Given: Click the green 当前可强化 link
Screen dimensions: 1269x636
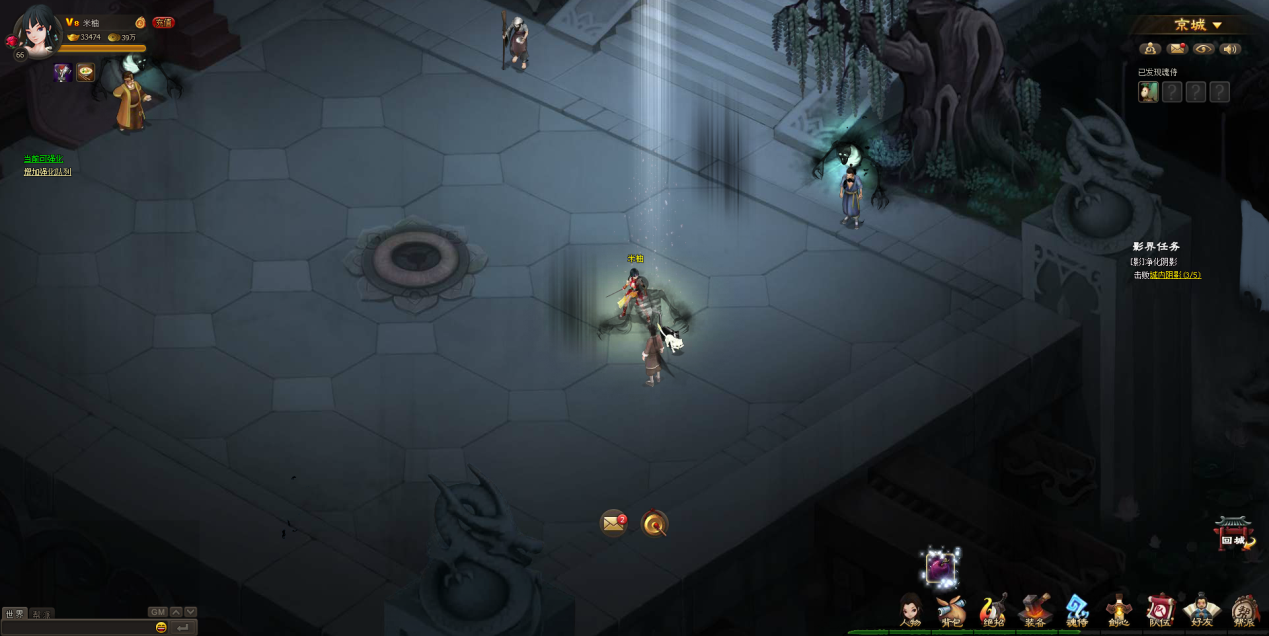Looking at the screenshot, I should [x=43, y=159].
